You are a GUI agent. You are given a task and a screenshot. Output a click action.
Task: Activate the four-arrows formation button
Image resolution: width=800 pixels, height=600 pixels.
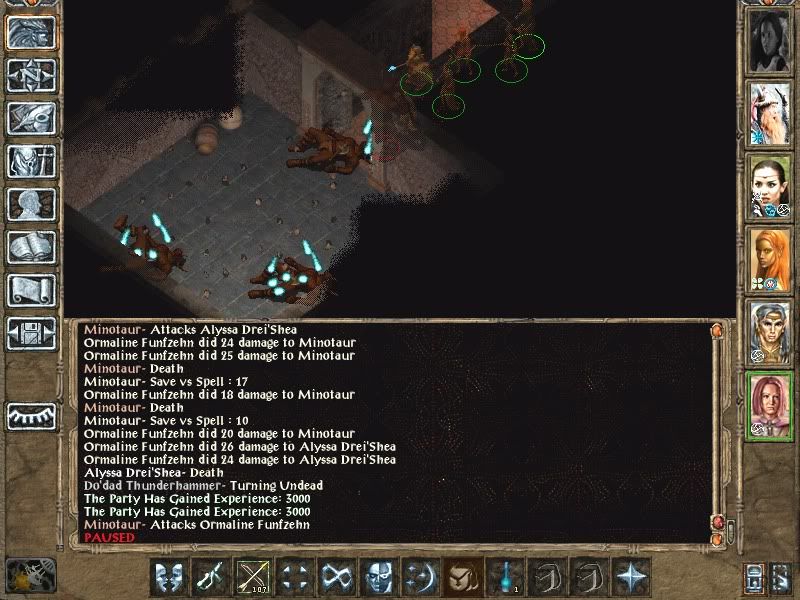click(294, 578)
